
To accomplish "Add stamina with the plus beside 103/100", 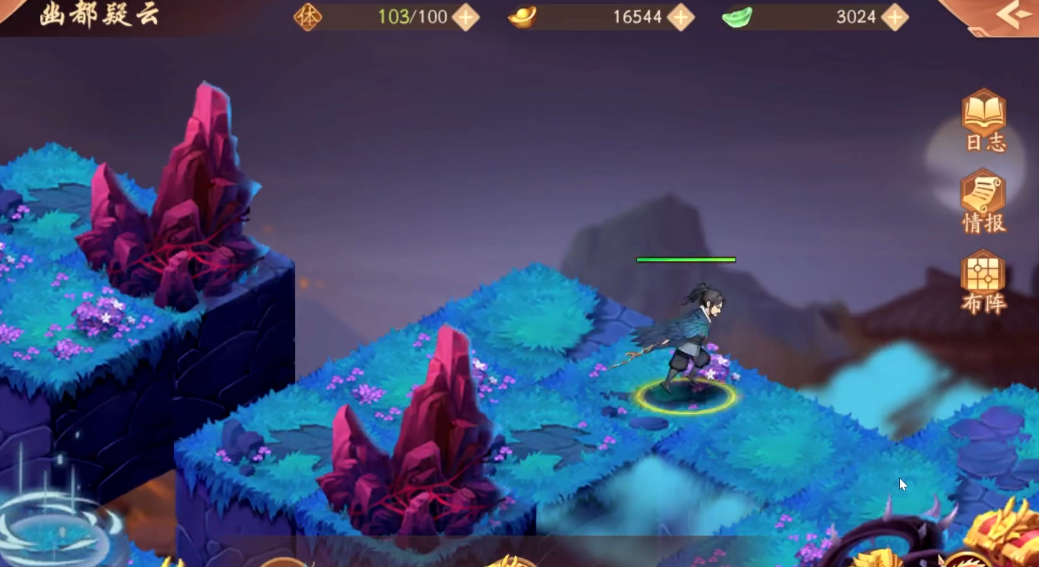I will [466, 17].
